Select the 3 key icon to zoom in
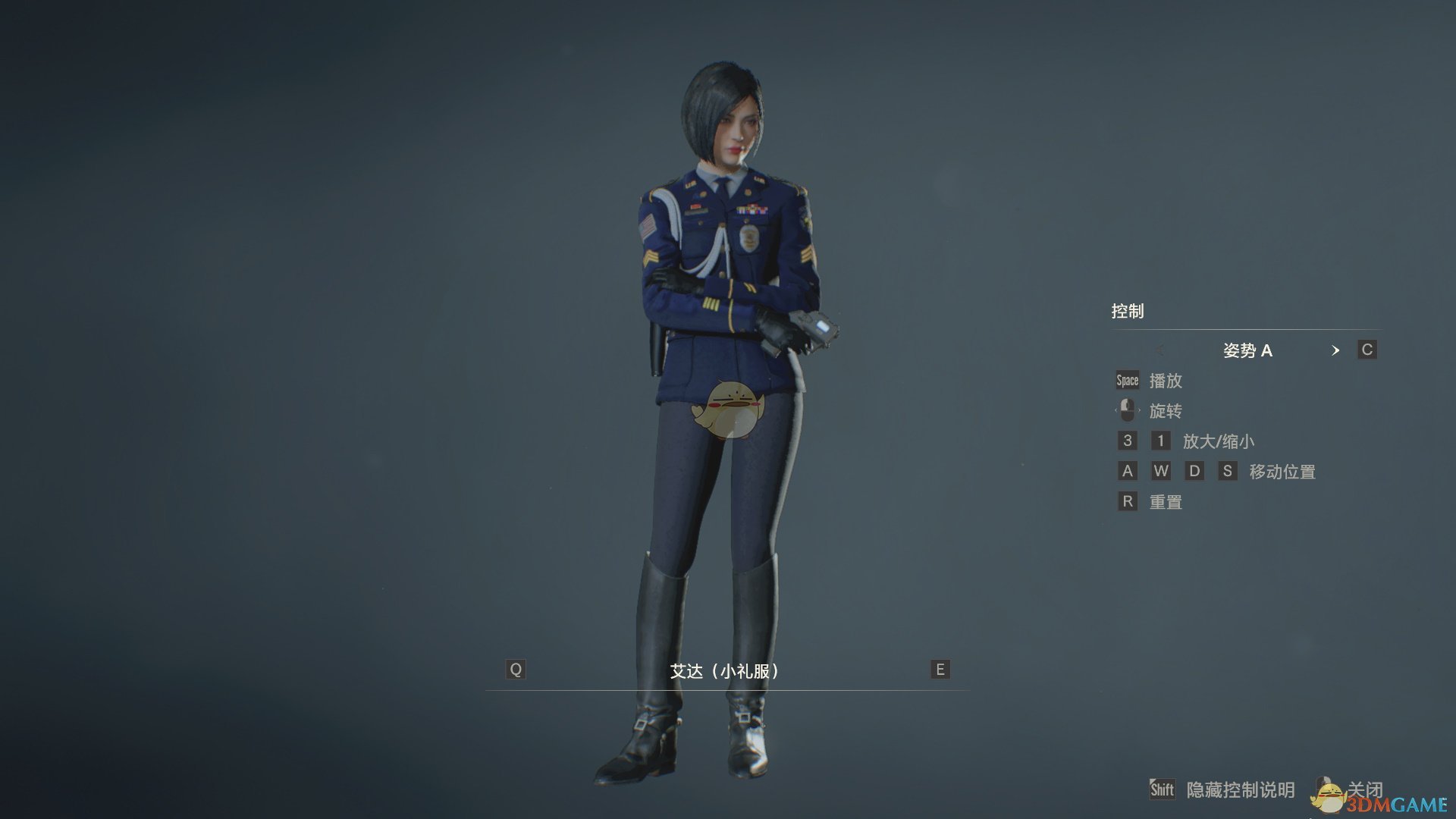This screenshot has height=819, width=1456. (x=1128, y=441)
